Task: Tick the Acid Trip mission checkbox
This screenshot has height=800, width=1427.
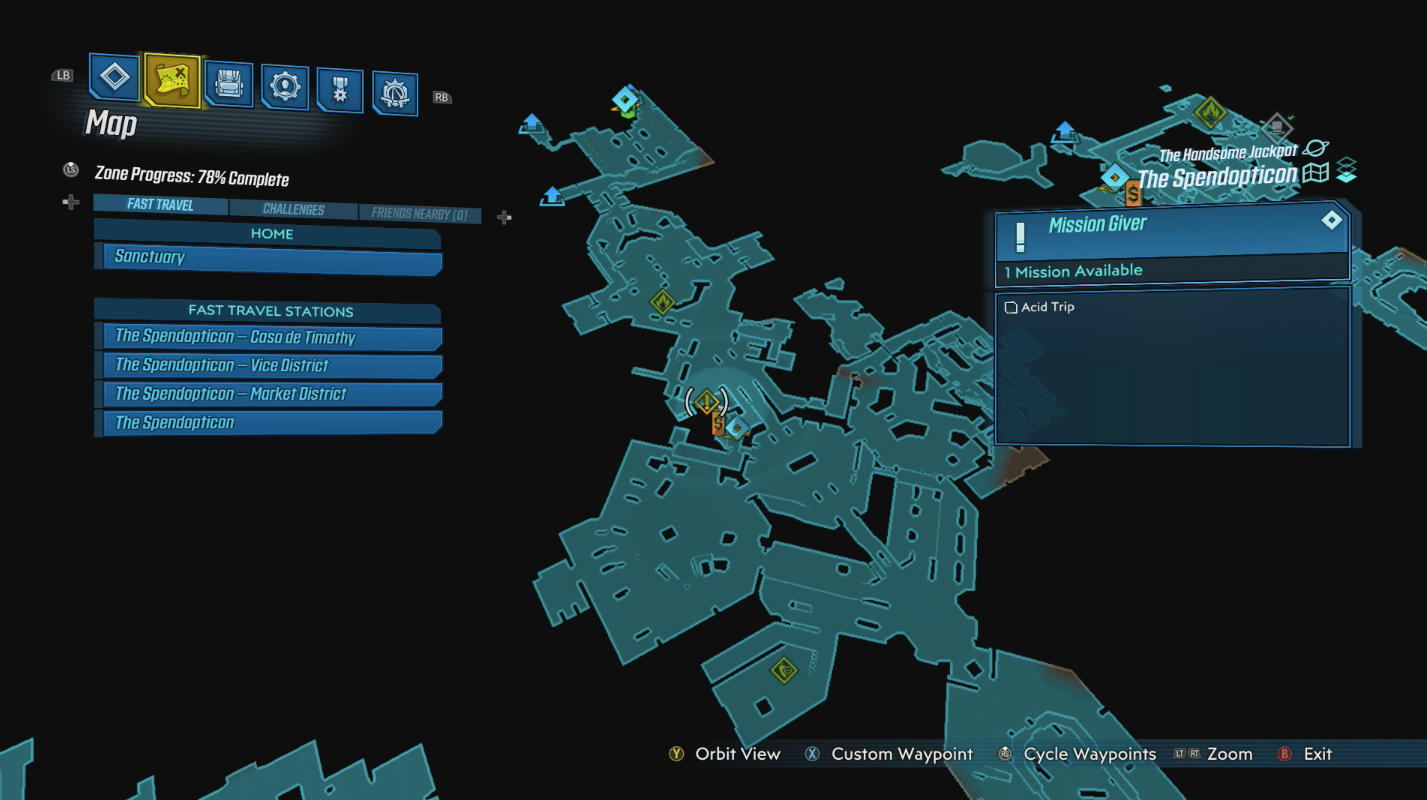Action: (x=1011, y=307)
